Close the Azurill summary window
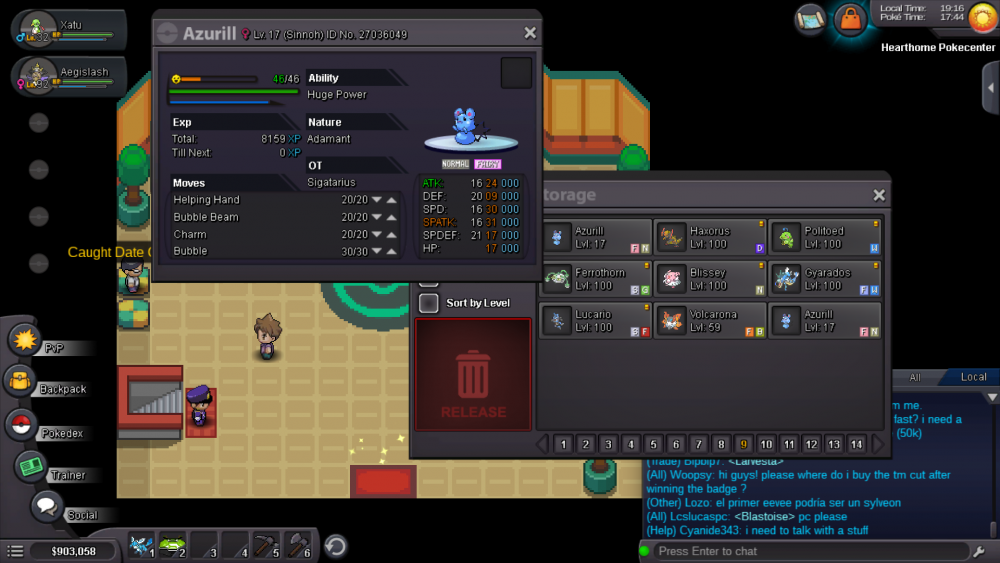The width and height of the screenshot is (1000, 563). click(530, 33)
